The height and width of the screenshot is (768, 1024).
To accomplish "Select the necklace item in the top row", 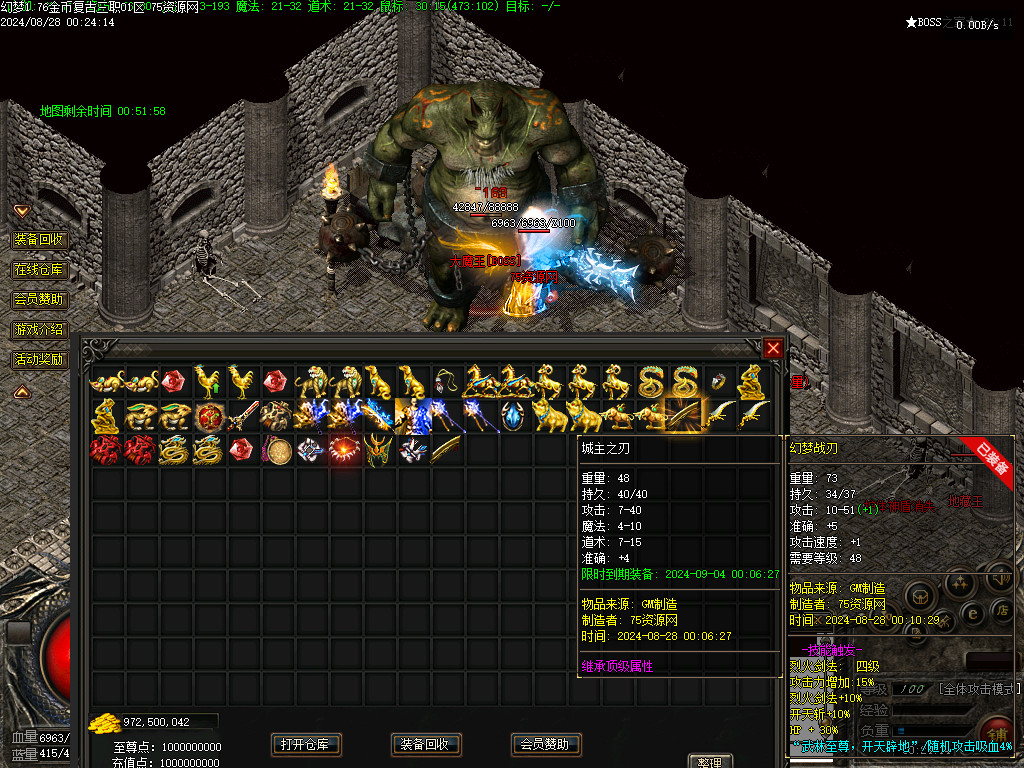I will pos(445,381).
